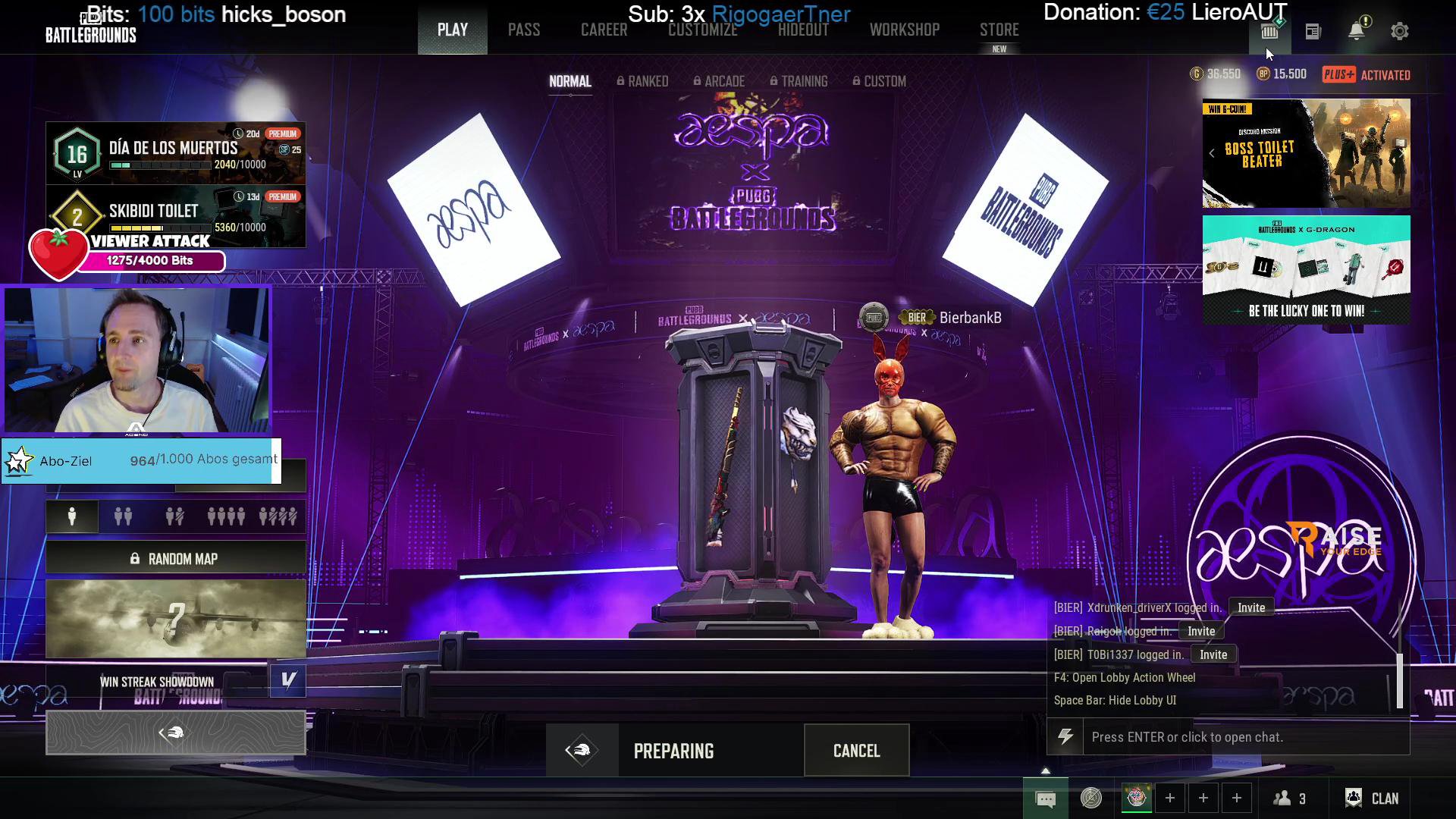Go to the Store tab

999,30
